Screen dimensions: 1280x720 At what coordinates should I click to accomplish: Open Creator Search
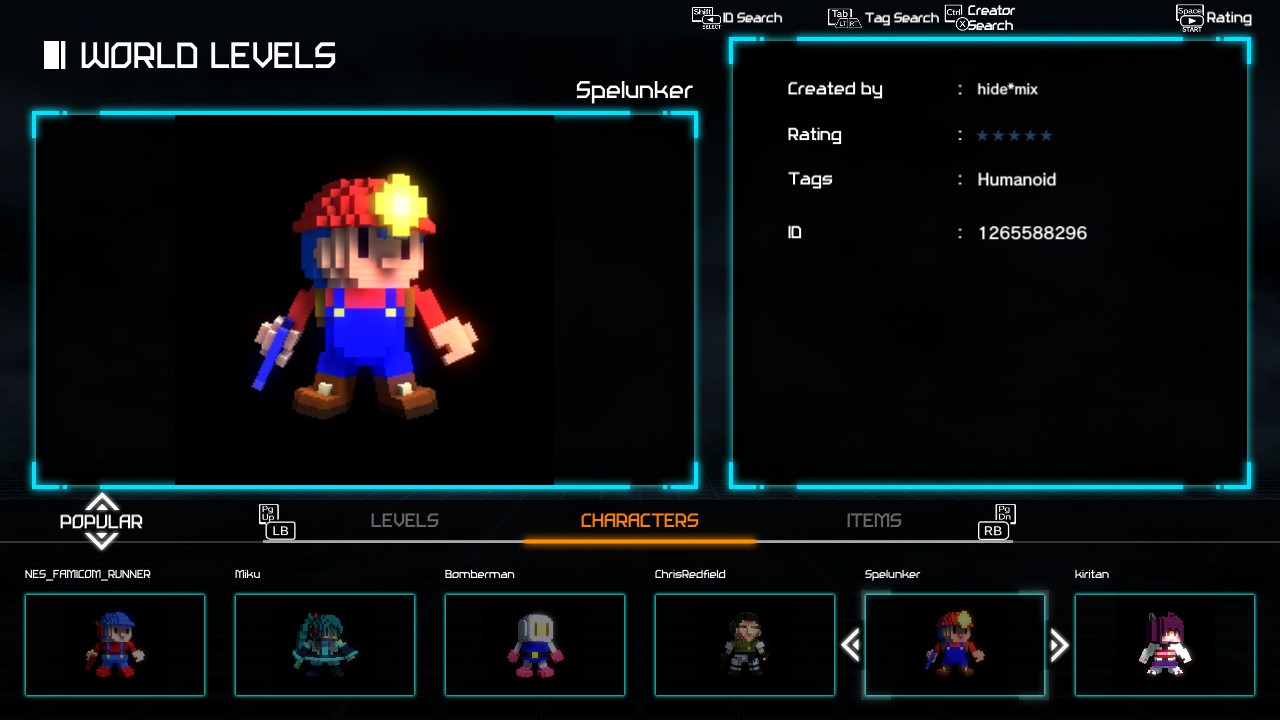[x=980, y=18]
